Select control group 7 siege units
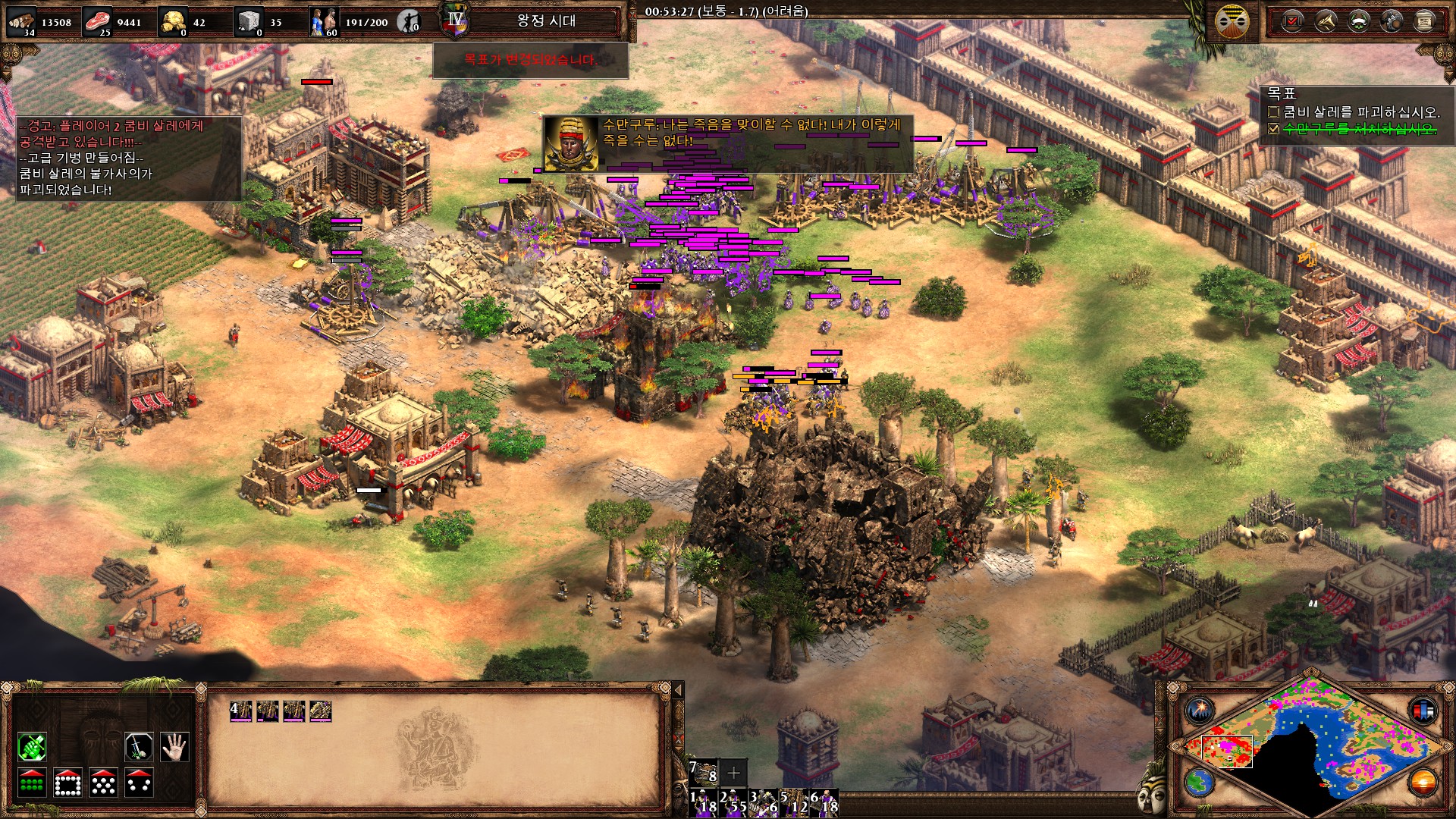 coord(703,773)
